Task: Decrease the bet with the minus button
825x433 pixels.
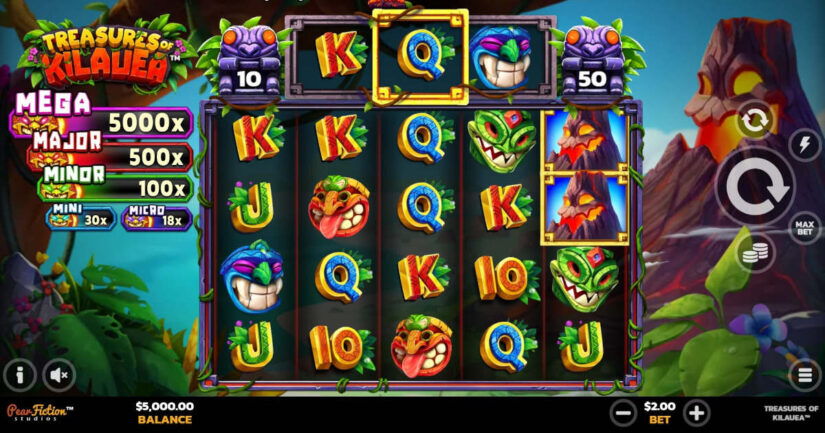Action: click(x=623, y=411)
